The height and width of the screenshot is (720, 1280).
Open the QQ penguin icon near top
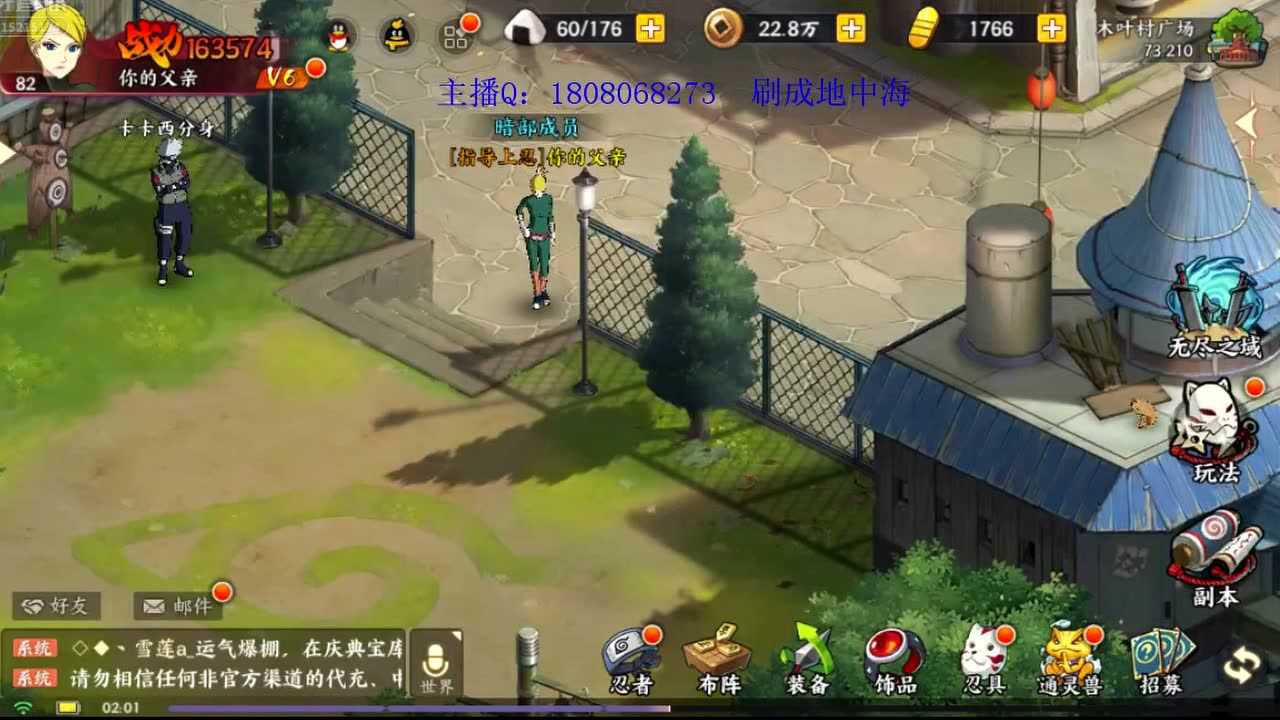tap(340, 35)
